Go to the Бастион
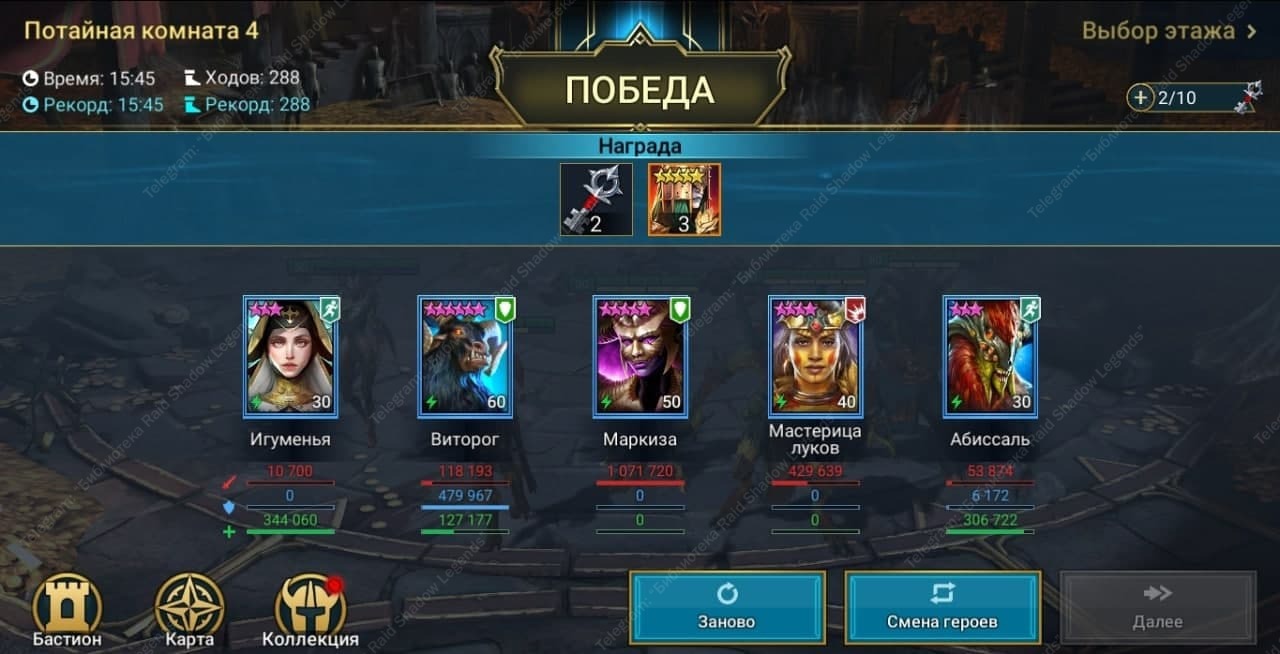 [67, 608]
